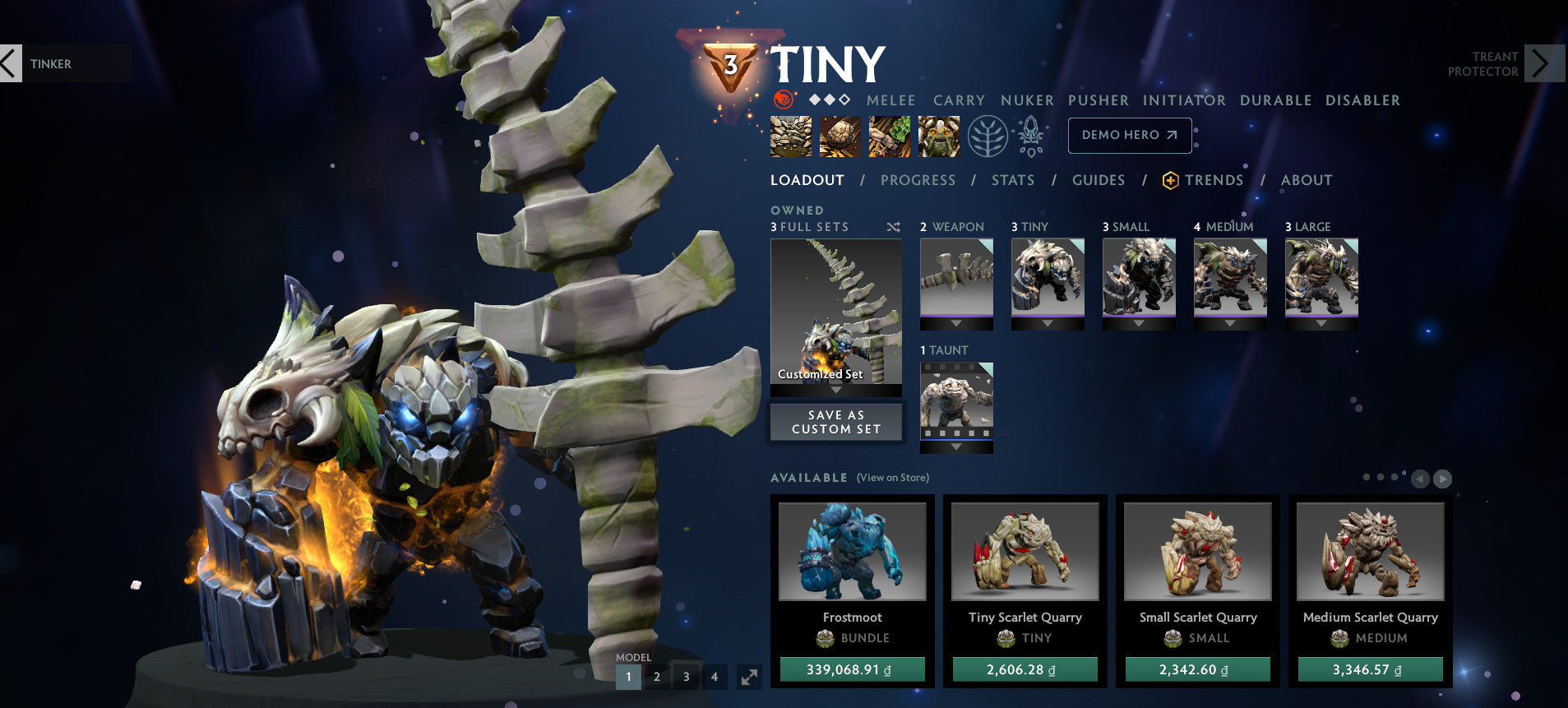This screenshot has width=1568, height=708.
Task: Open the Taunt slot dropdown arrow
Action: pos(955,447)
